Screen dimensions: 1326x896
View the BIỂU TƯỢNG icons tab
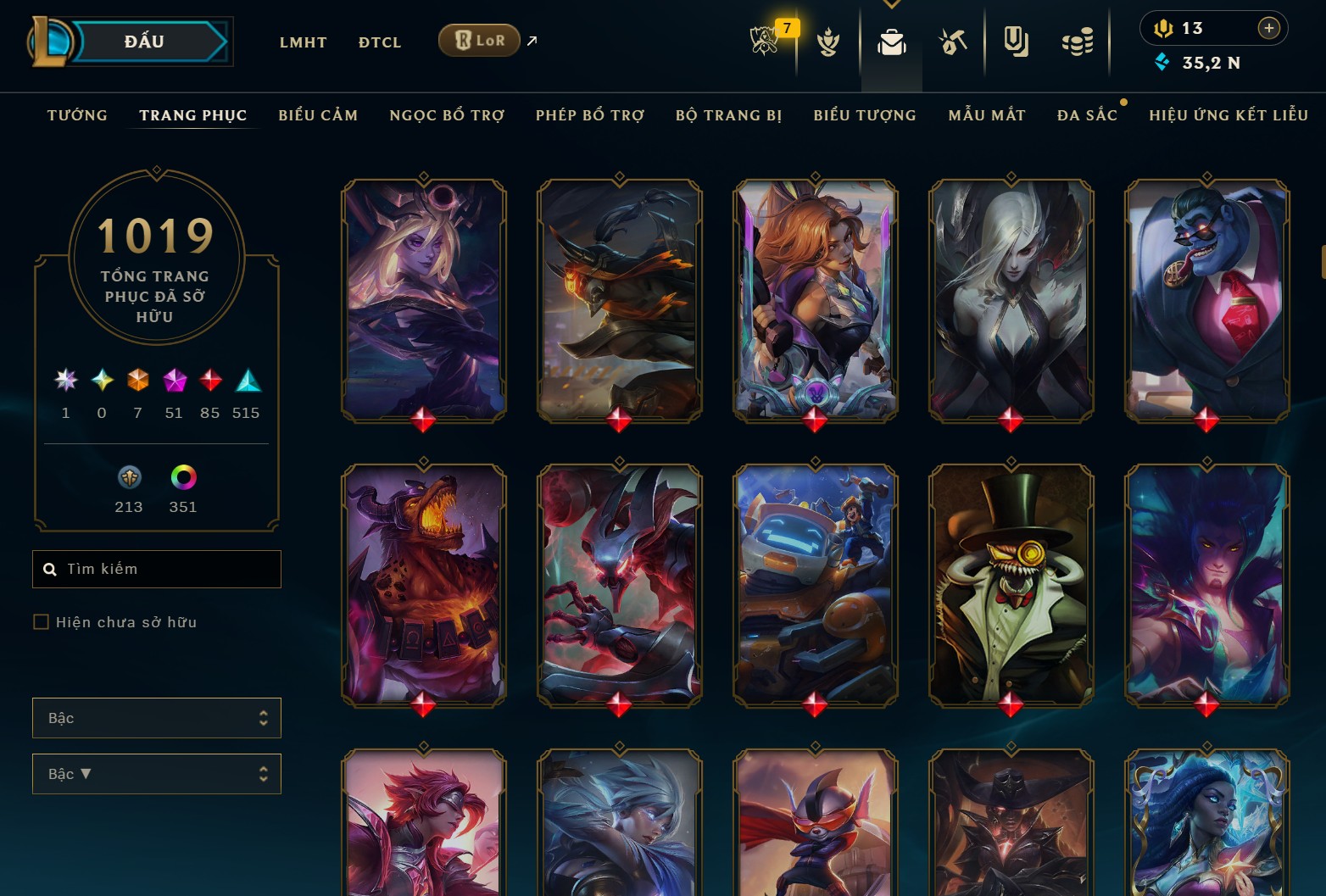click(x=865, y=115)
